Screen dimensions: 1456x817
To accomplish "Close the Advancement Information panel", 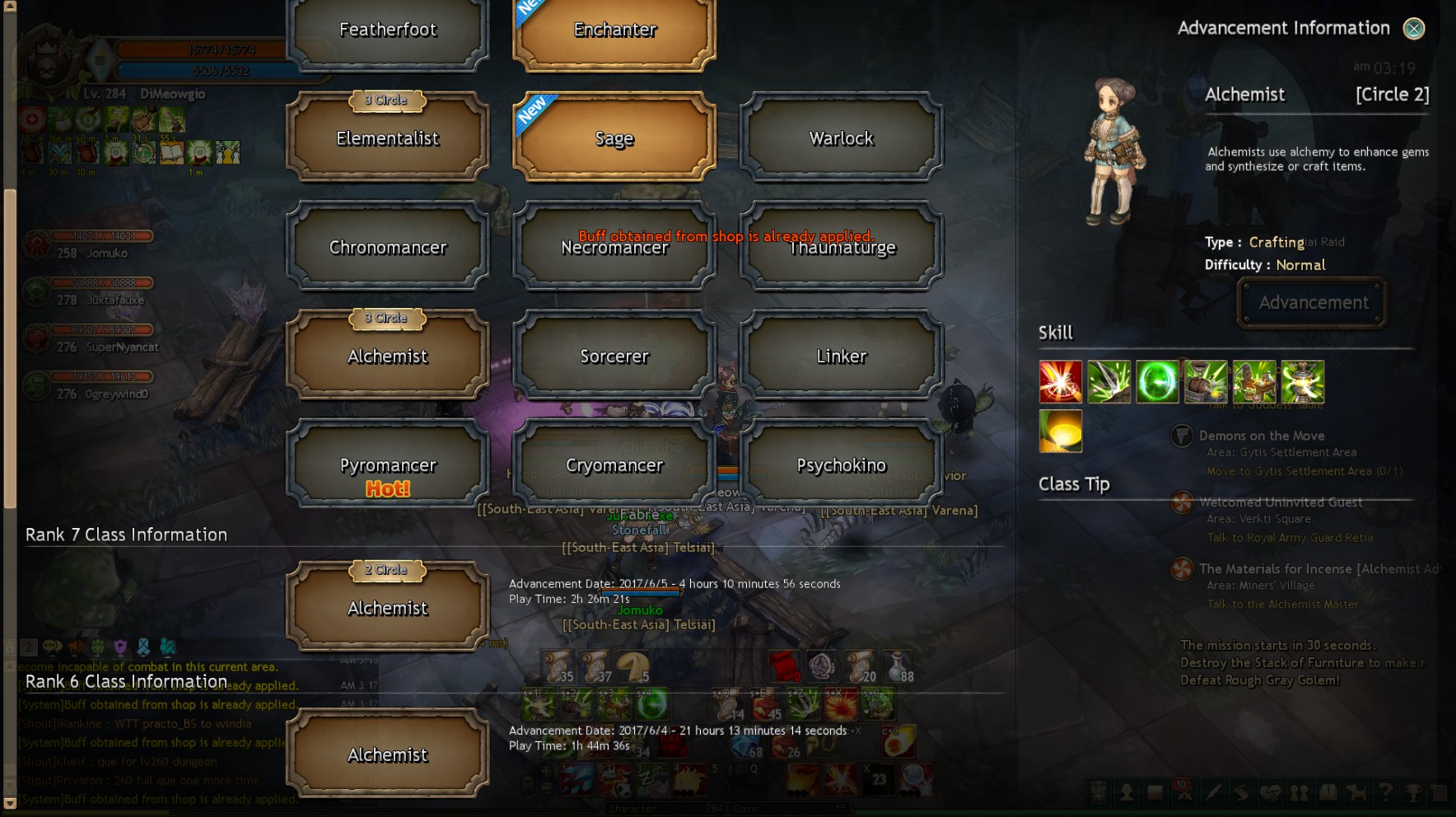I will point(1414,29).
